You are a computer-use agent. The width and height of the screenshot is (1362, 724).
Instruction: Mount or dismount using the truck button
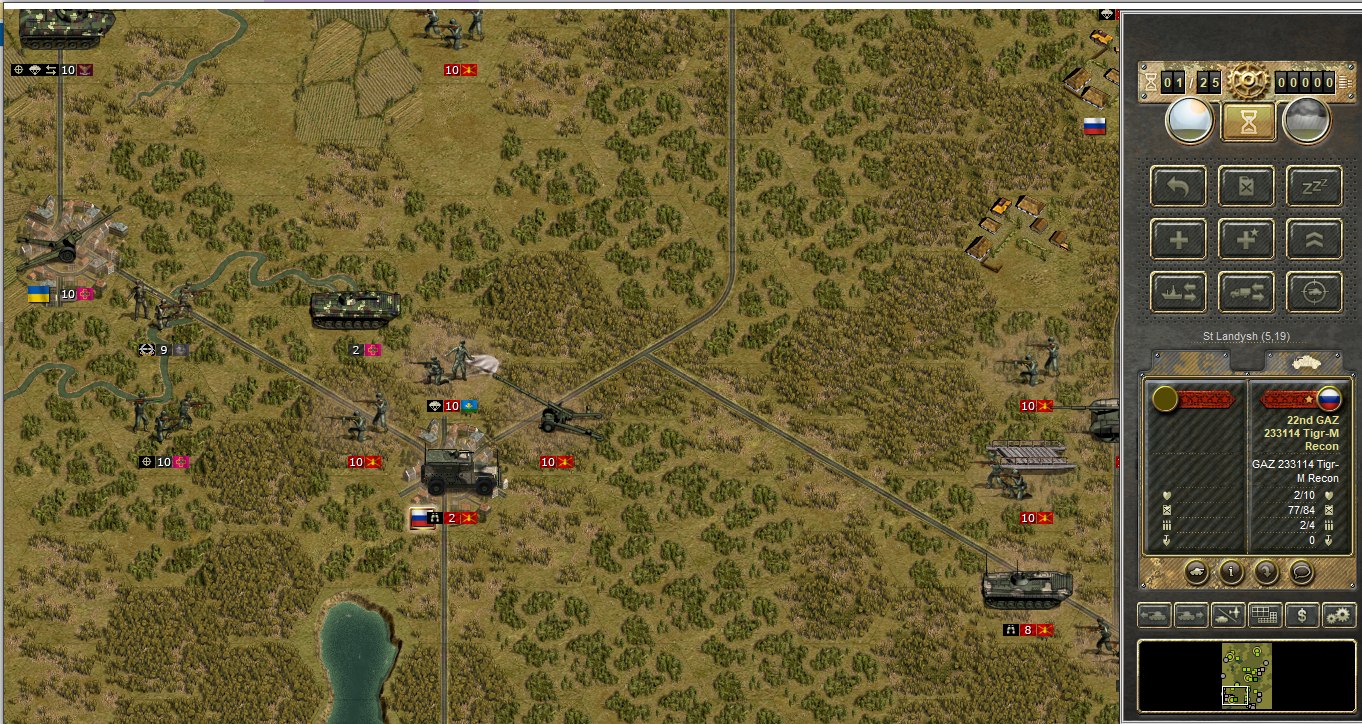pos(1246,292)
